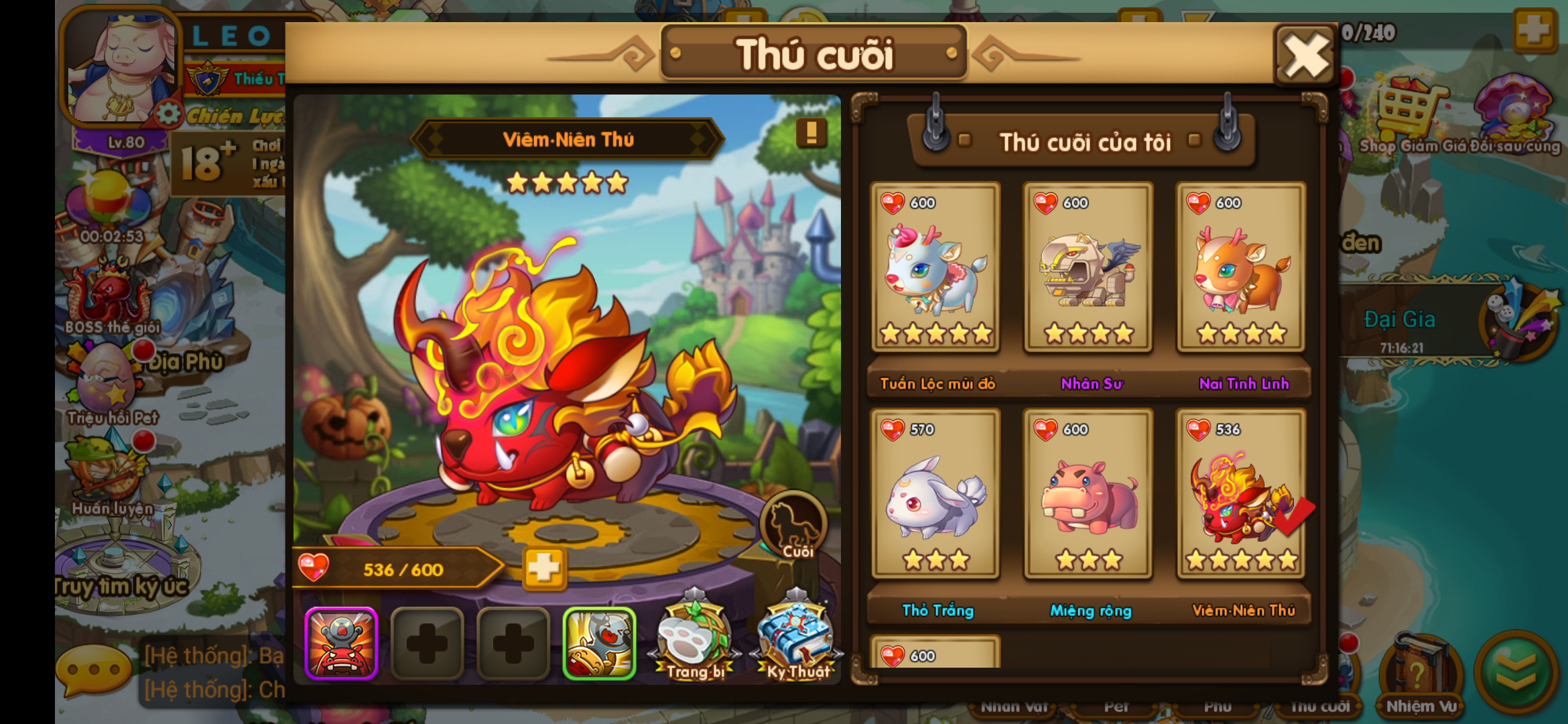Choose the Miệng rộng hippo mount

[x=1088, y=493]
